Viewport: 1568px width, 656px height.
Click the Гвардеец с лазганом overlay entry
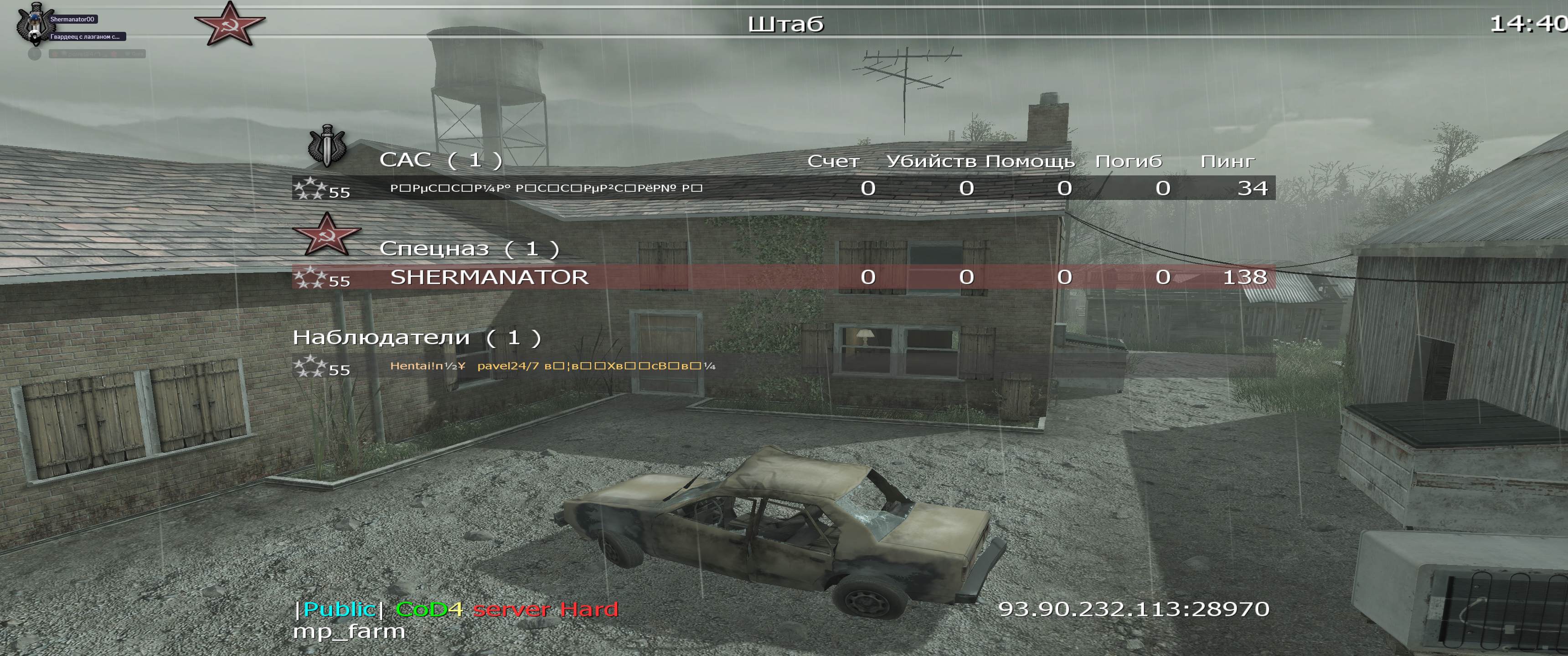point(85,37)
